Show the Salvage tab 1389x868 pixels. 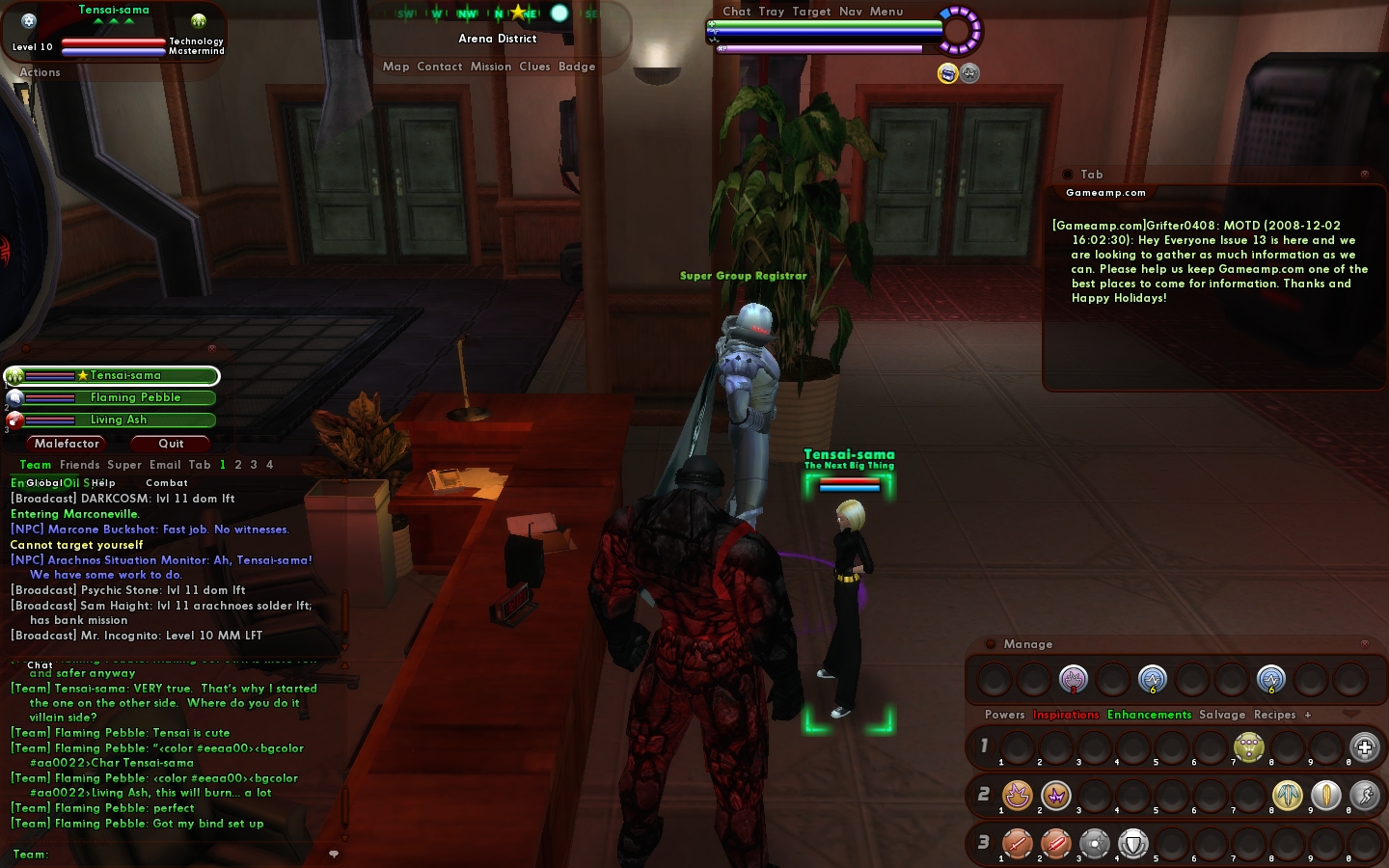point(1222,715)
